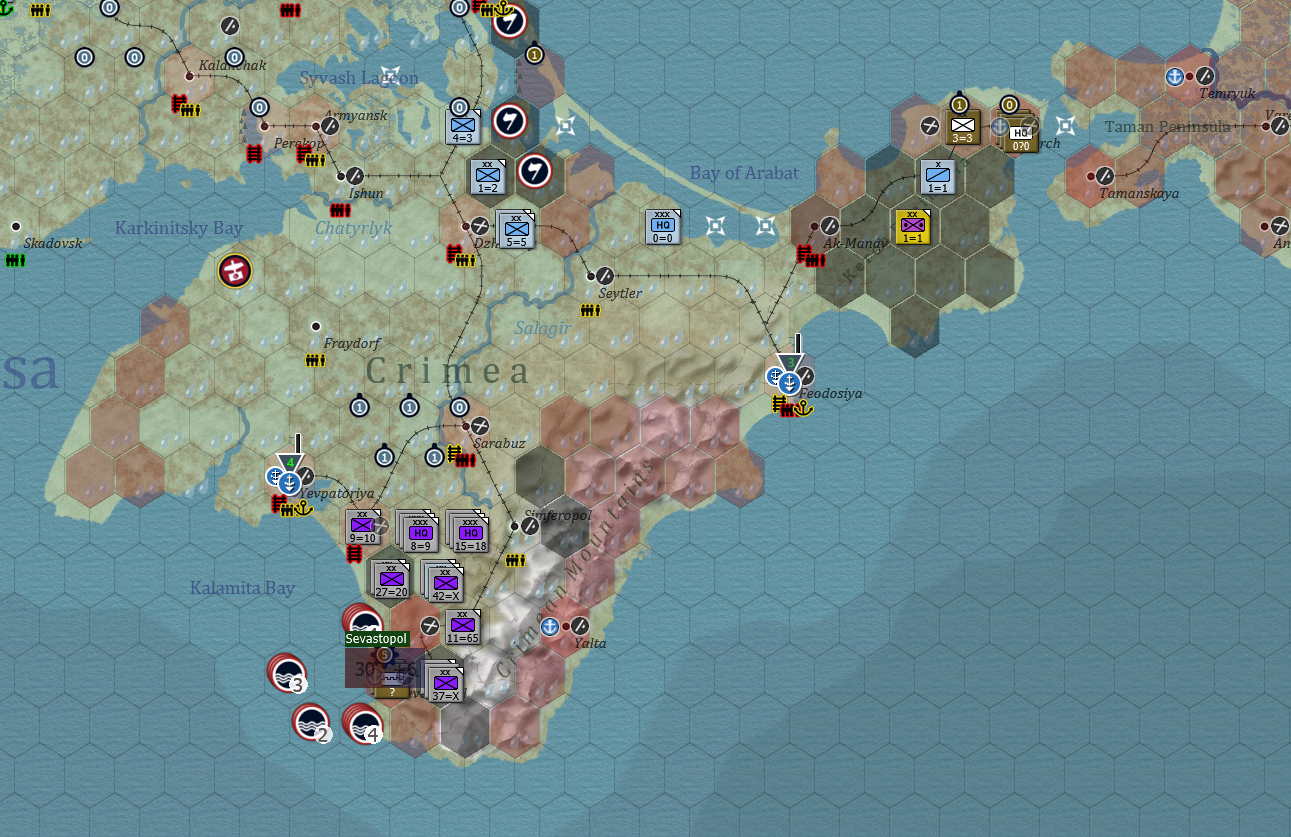Select the Soviet naval task force numbered 3

tap(288, 676)
